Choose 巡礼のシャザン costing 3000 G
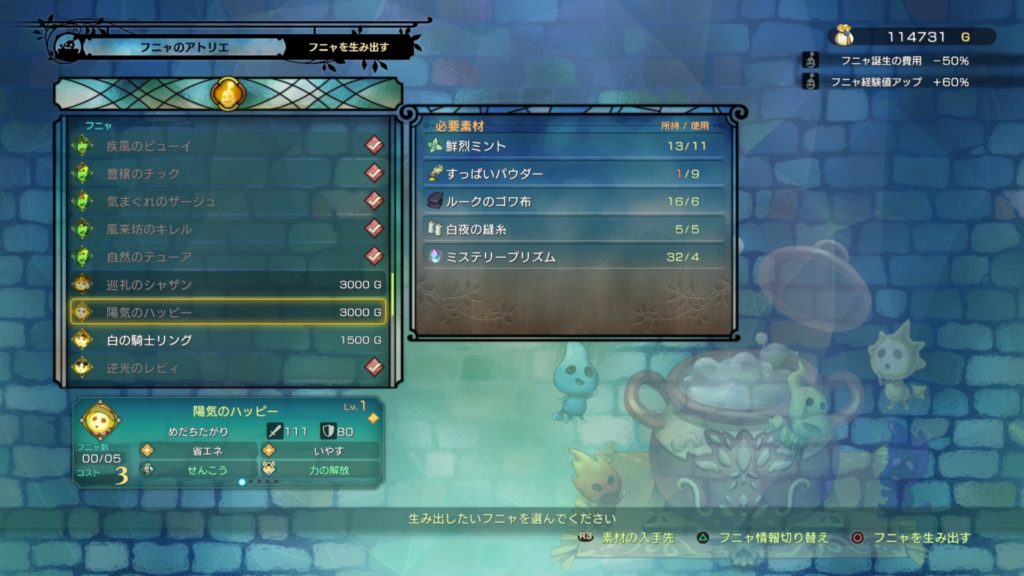Screen dimensions: 1024x576 pyautogui.click(x=228, y=285)
